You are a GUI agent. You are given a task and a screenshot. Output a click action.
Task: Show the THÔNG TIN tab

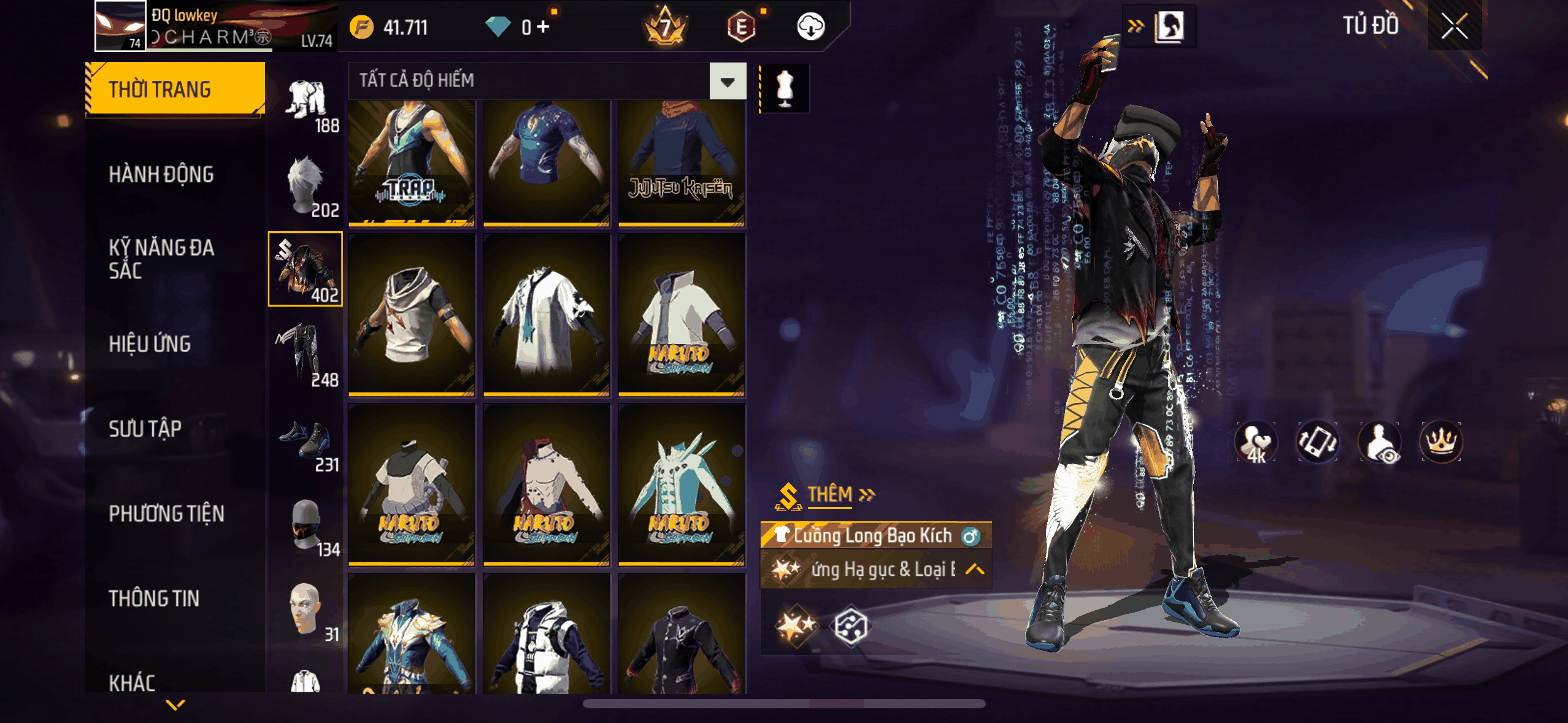coord(154,598)
